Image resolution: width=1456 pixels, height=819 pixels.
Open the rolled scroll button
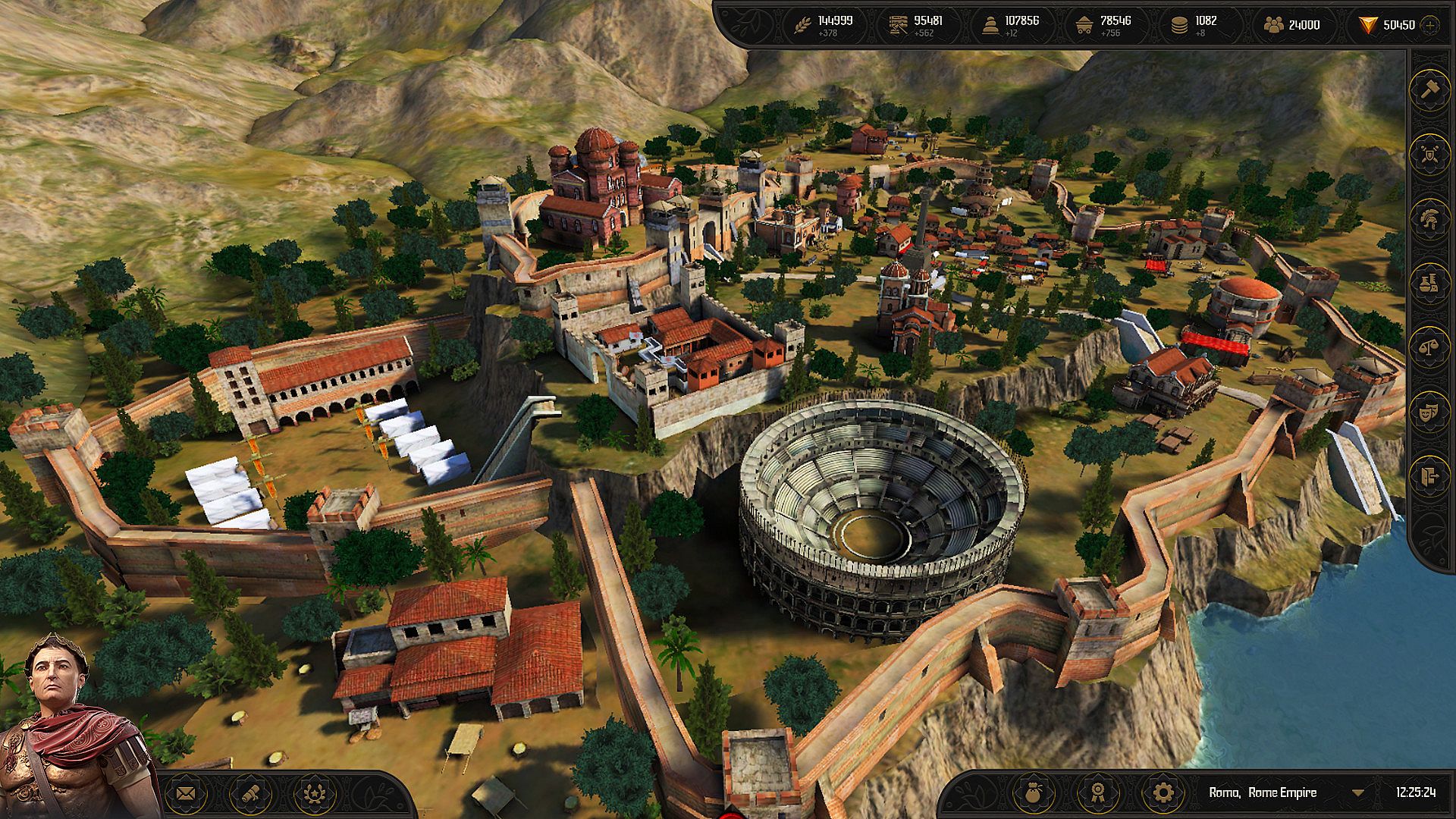pyautogui.click(x=249, y=794)
